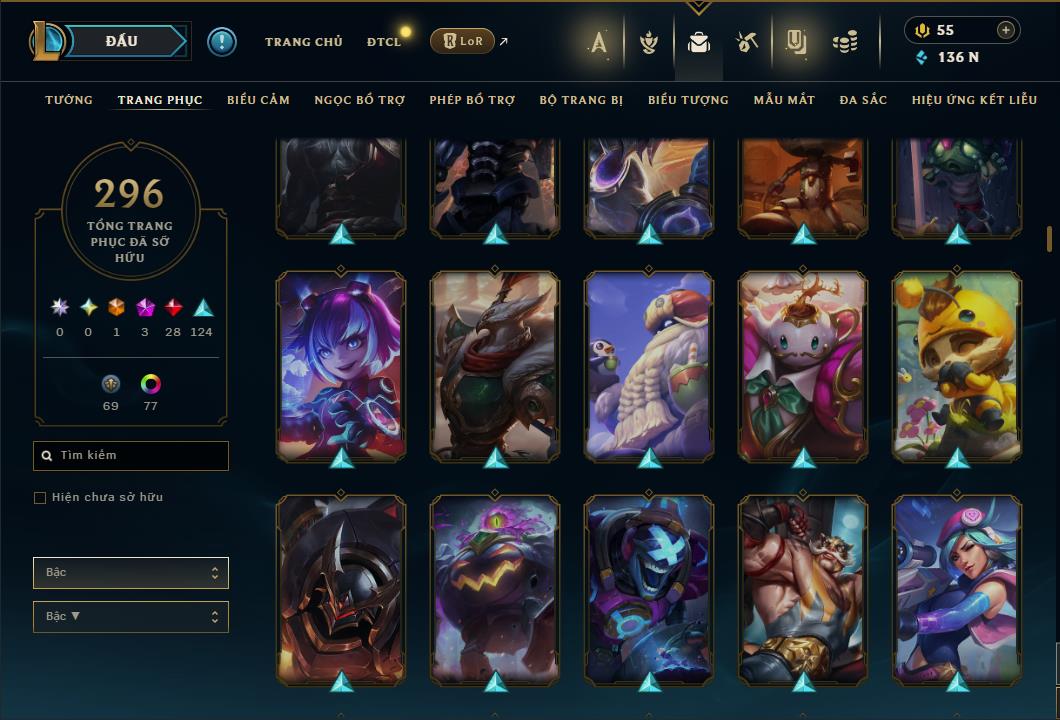Open the NGỌC BỔ TRỢ tab
The image size is (1060, 720).
(359, 100)
